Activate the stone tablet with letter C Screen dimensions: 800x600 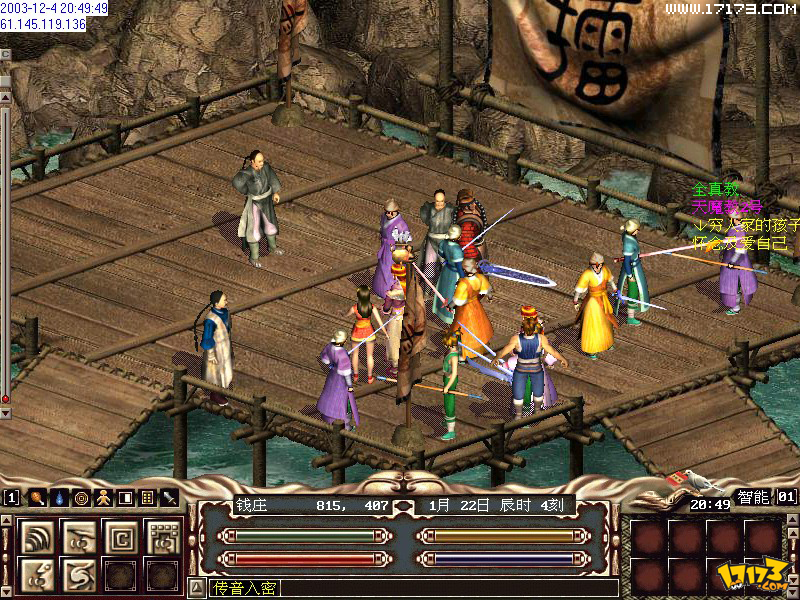tap(120, 536)
